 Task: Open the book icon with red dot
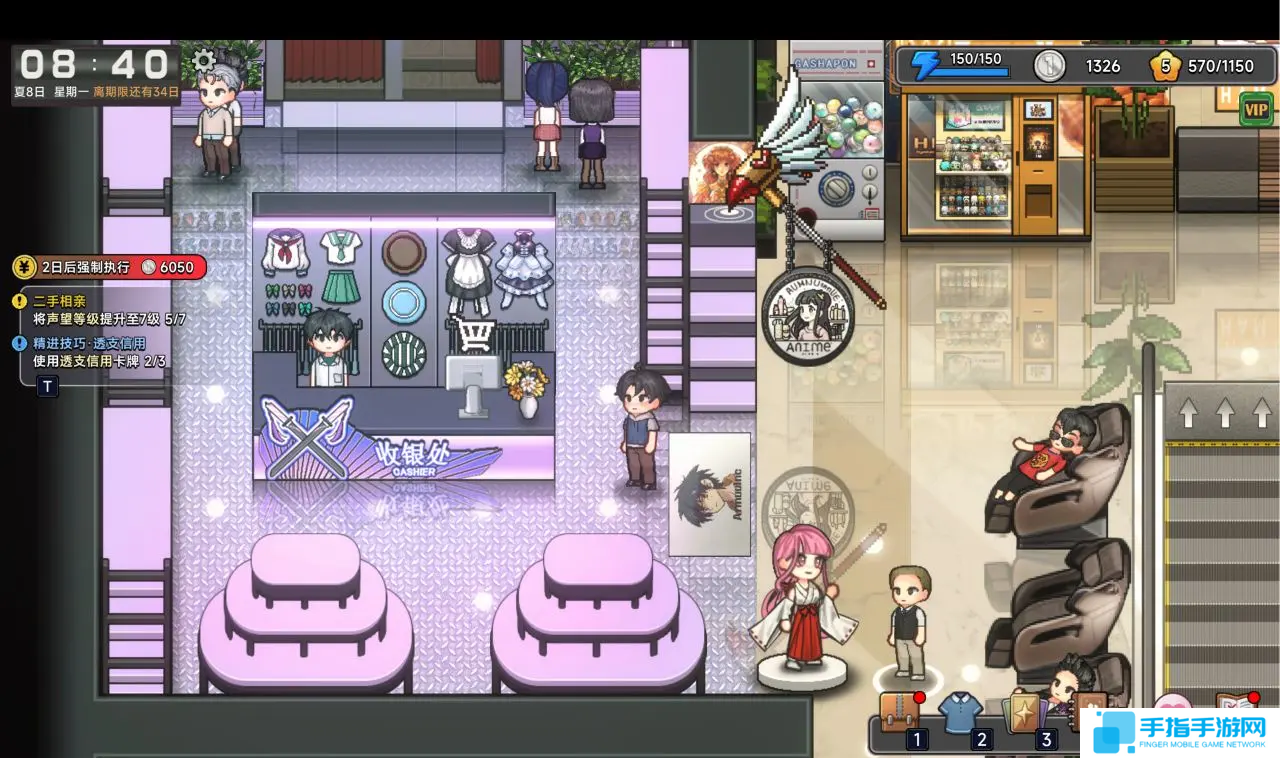pyautogui.click(x=1236, y=705)
